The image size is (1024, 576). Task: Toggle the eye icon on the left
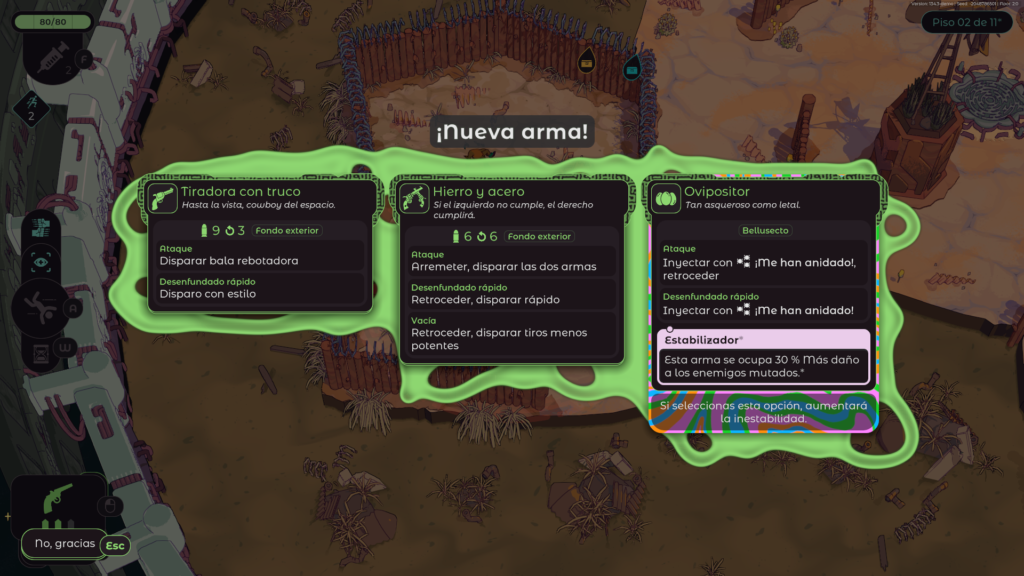41,261
